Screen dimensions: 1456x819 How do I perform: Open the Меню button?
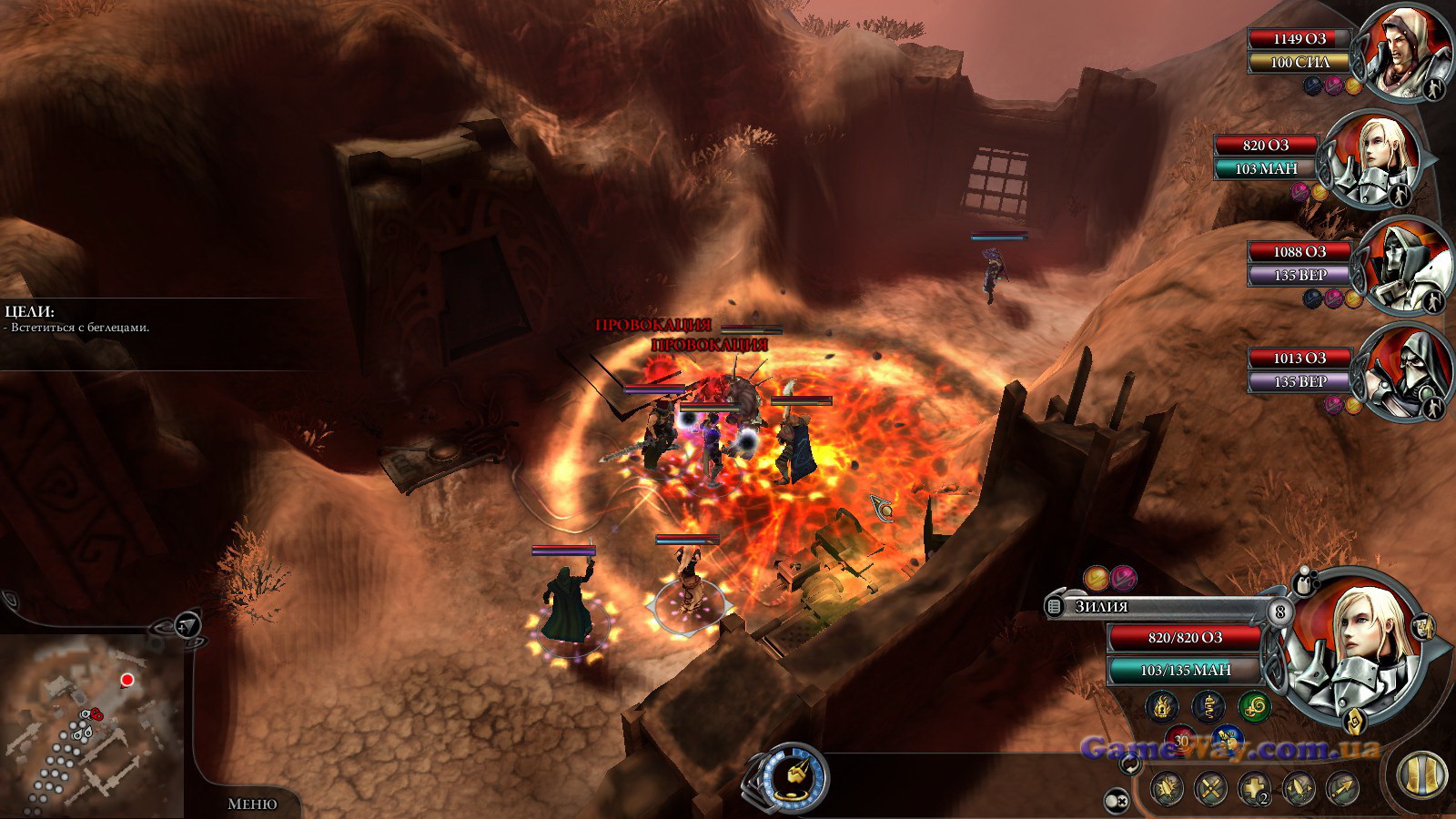(x=252, y=804)
